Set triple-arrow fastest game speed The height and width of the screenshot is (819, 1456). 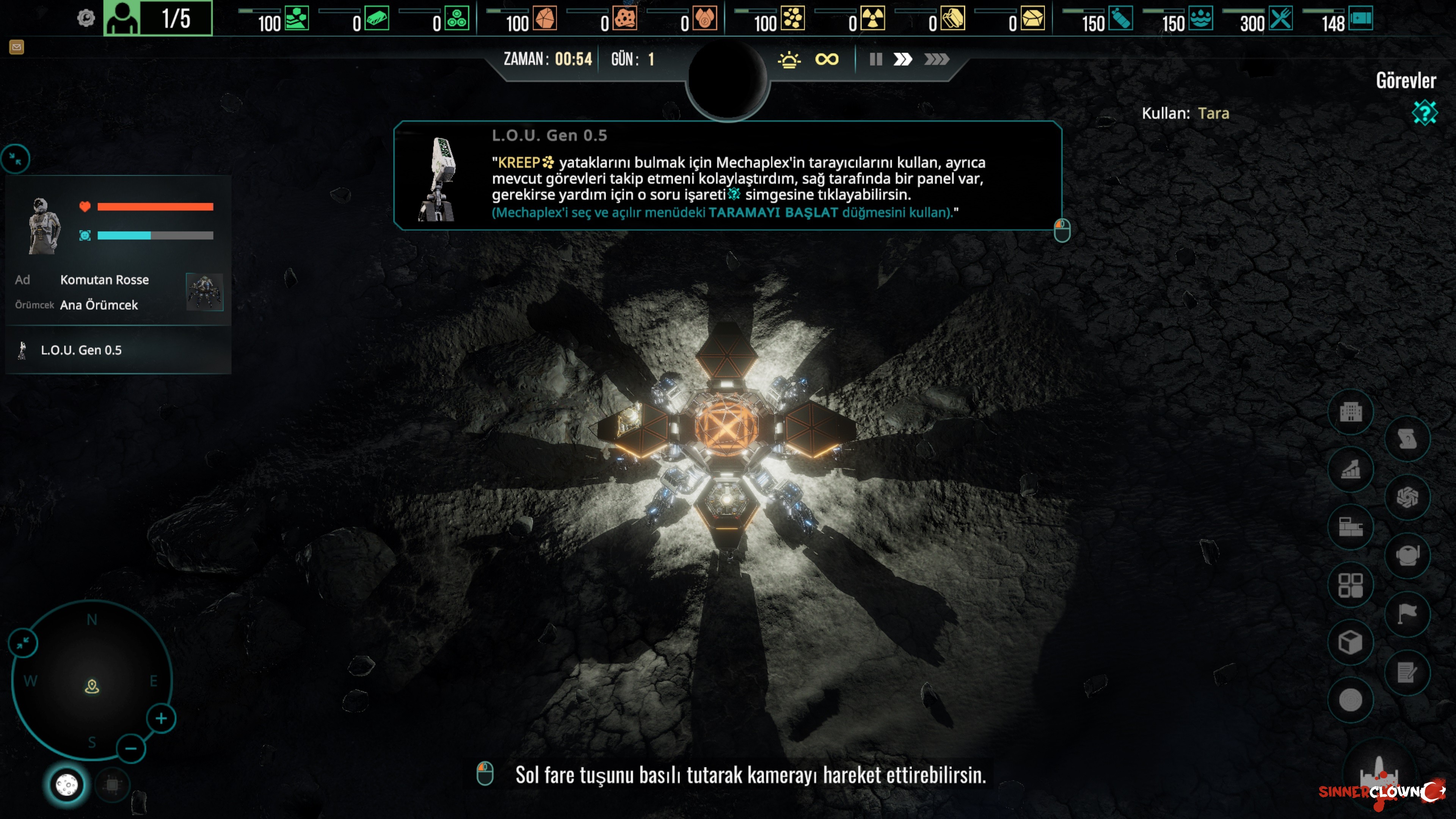[x=936, y=60]
